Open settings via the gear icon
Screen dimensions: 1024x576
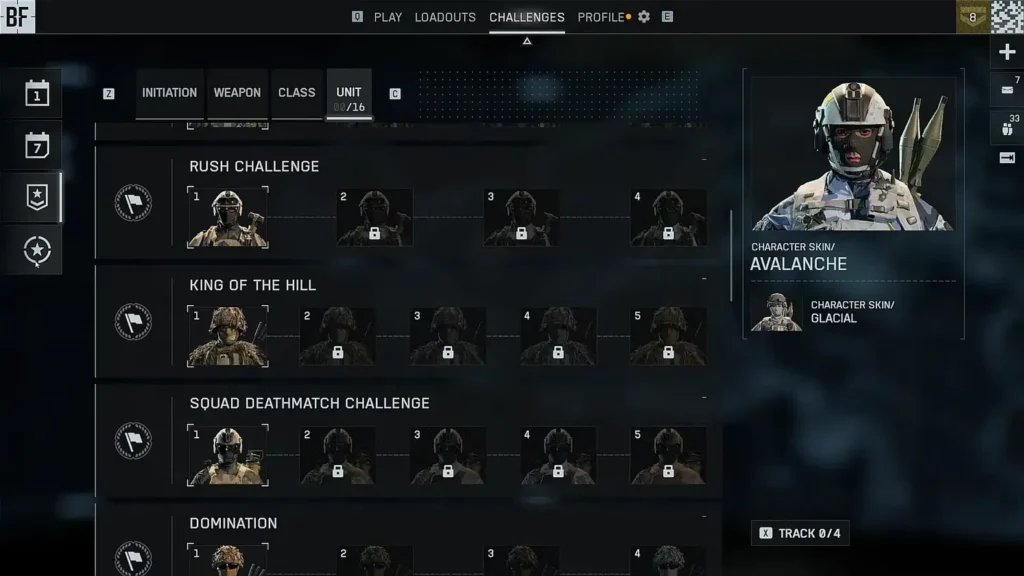click(x=644, y=17)
